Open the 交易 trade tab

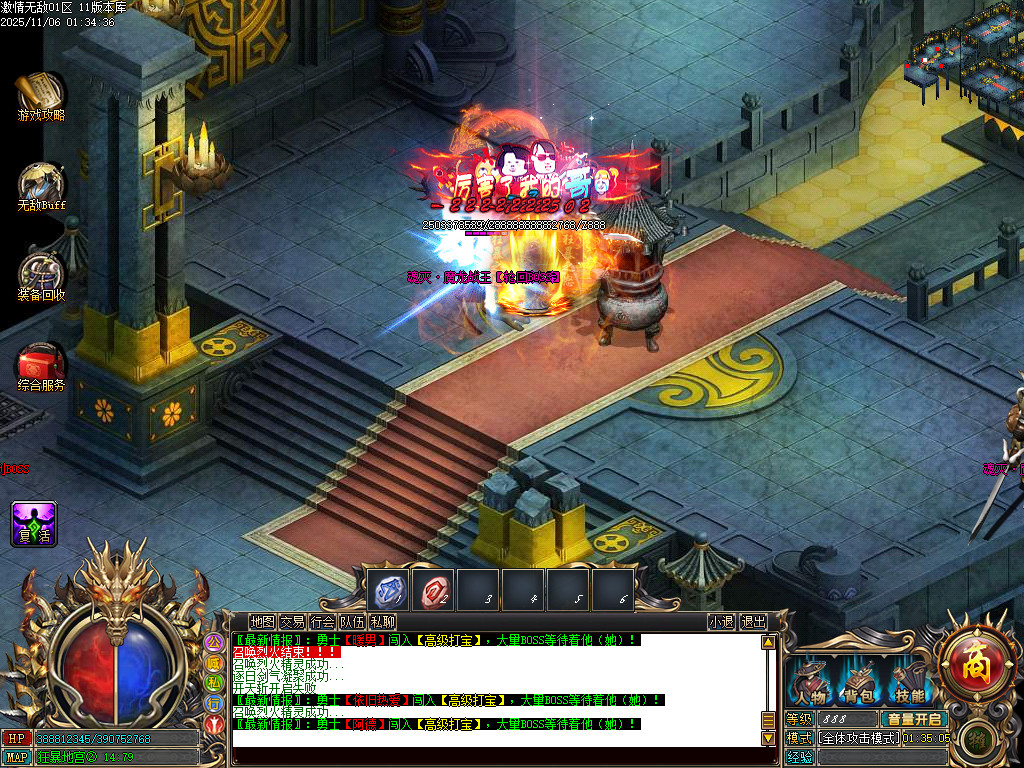click(292, 621)
